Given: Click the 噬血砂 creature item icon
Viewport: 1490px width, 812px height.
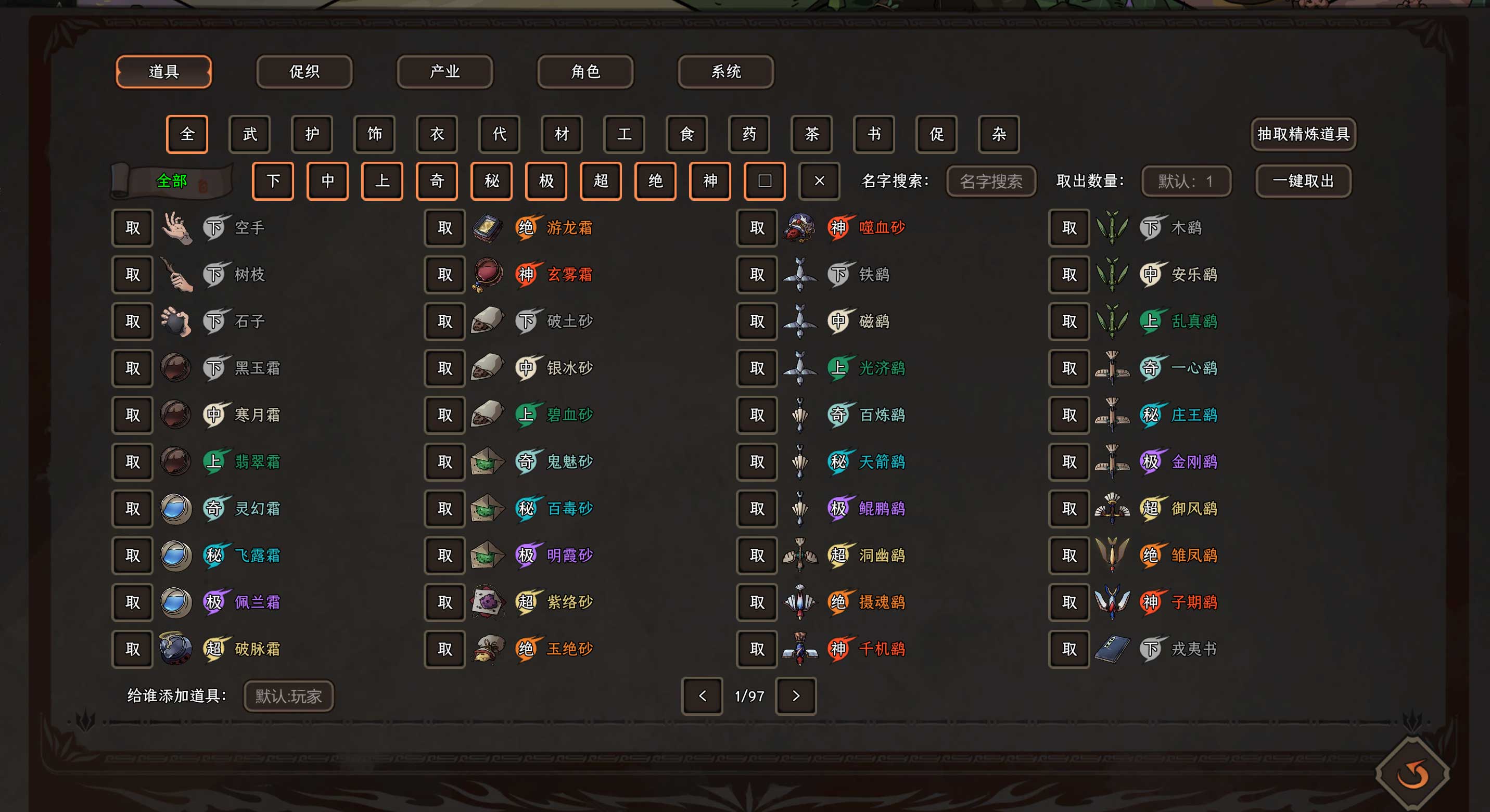Looking at the screenshot, I should point(800,227).
